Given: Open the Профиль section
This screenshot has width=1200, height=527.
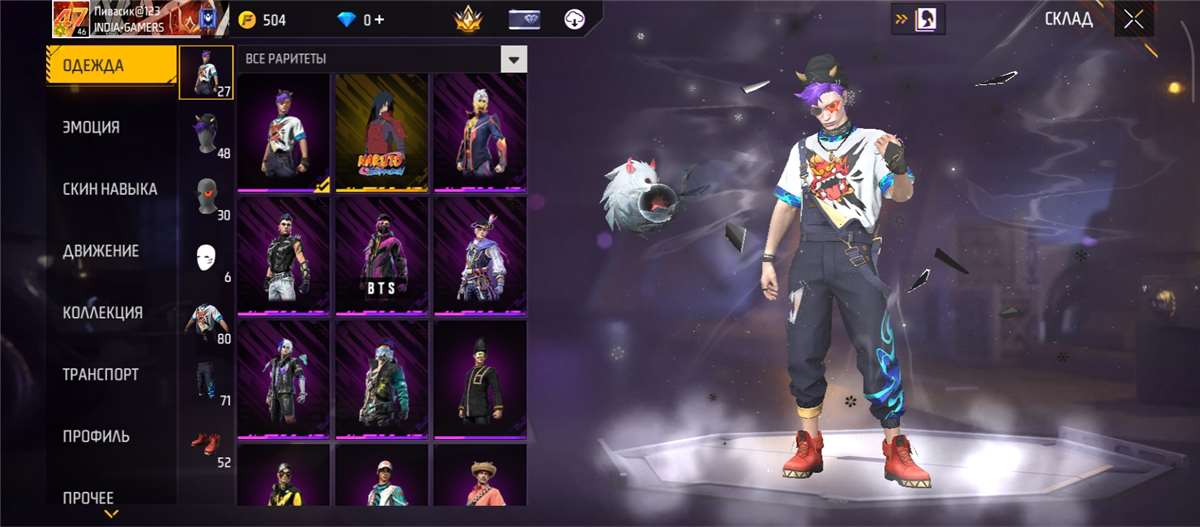Looking at the screenshot, I should [x=95, y=437].
